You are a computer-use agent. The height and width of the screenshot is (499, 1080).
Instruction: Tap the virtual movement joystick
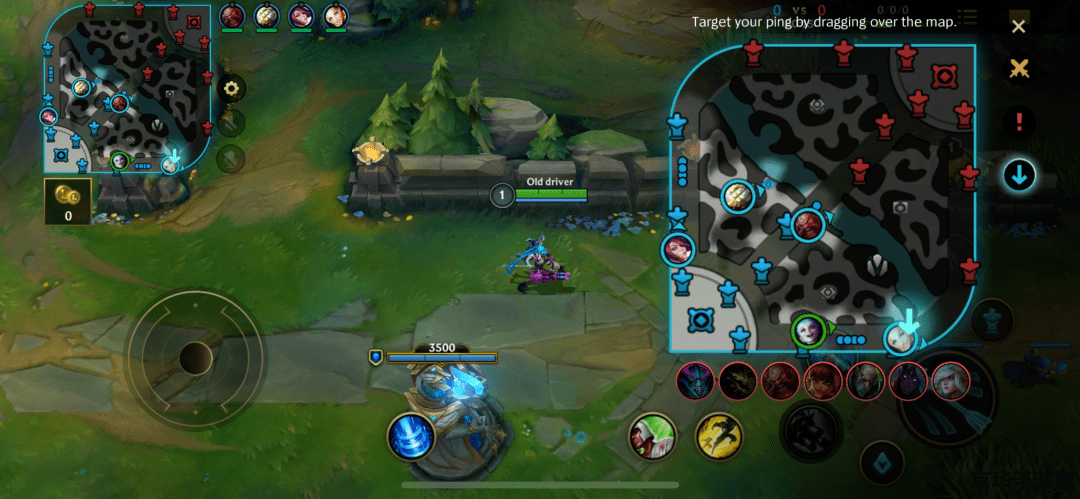pyautogui.click(x=195, y=356)
